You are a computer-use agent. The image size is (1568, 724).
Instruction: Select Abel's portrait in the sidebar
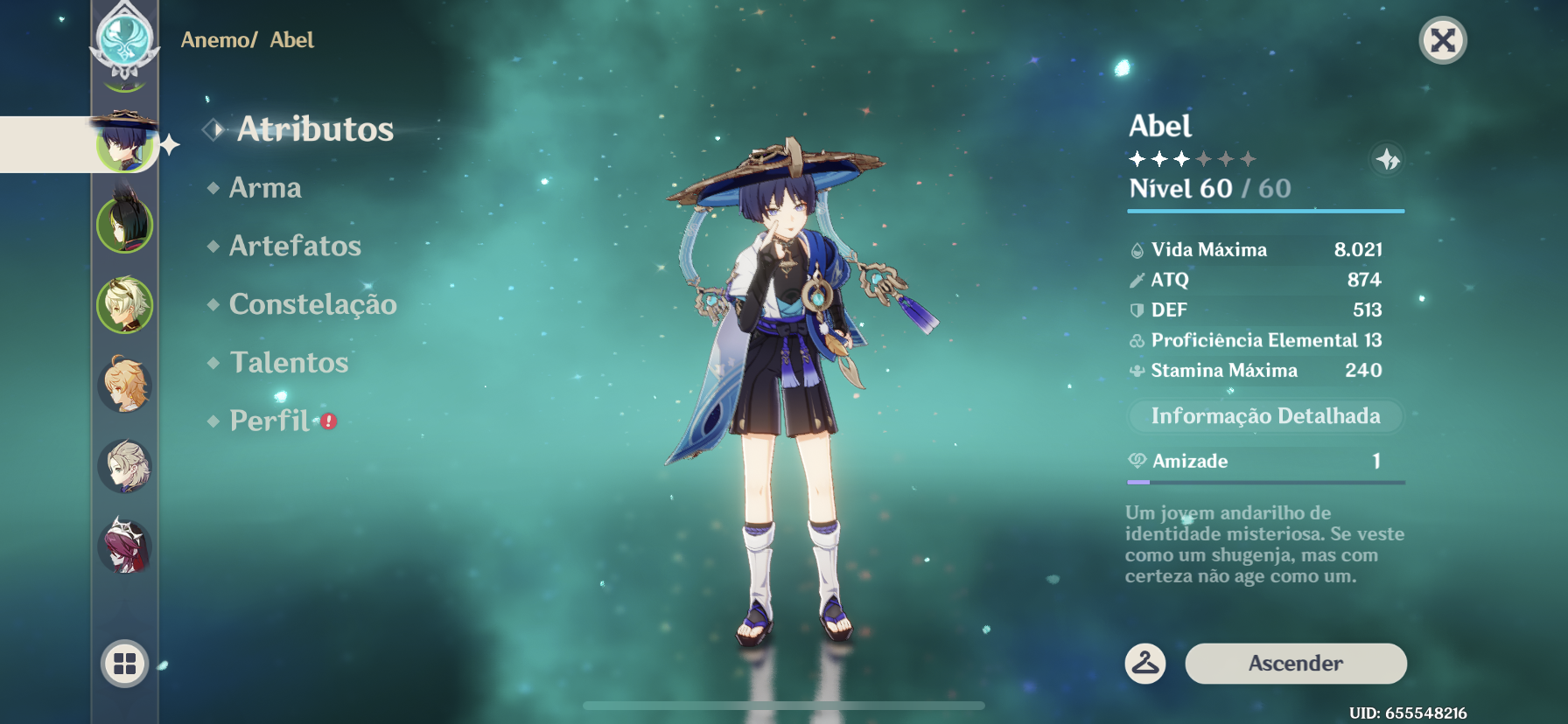tap(125, 143)
